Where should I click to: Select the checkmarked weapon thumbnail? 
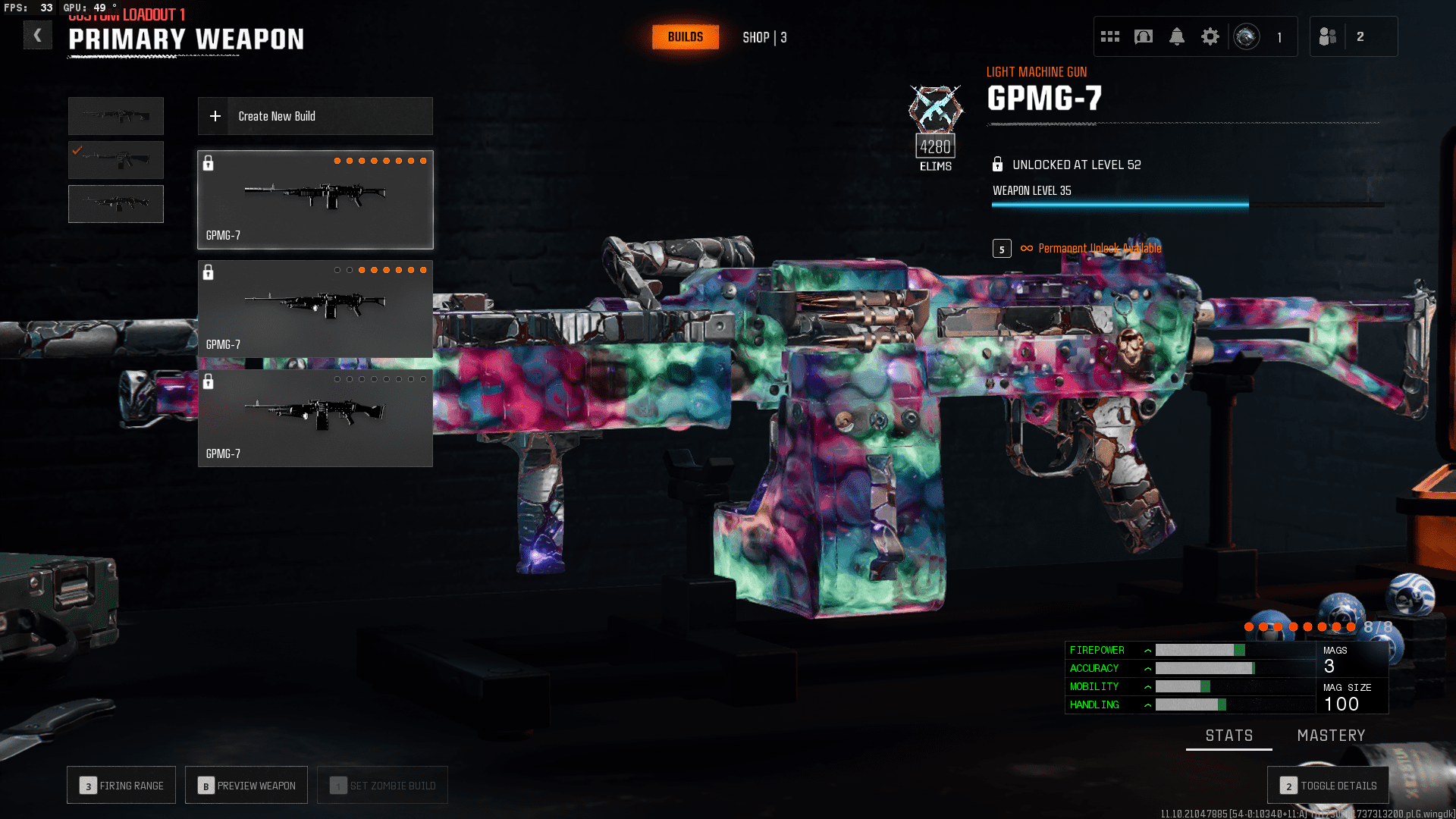pos(116,160)
